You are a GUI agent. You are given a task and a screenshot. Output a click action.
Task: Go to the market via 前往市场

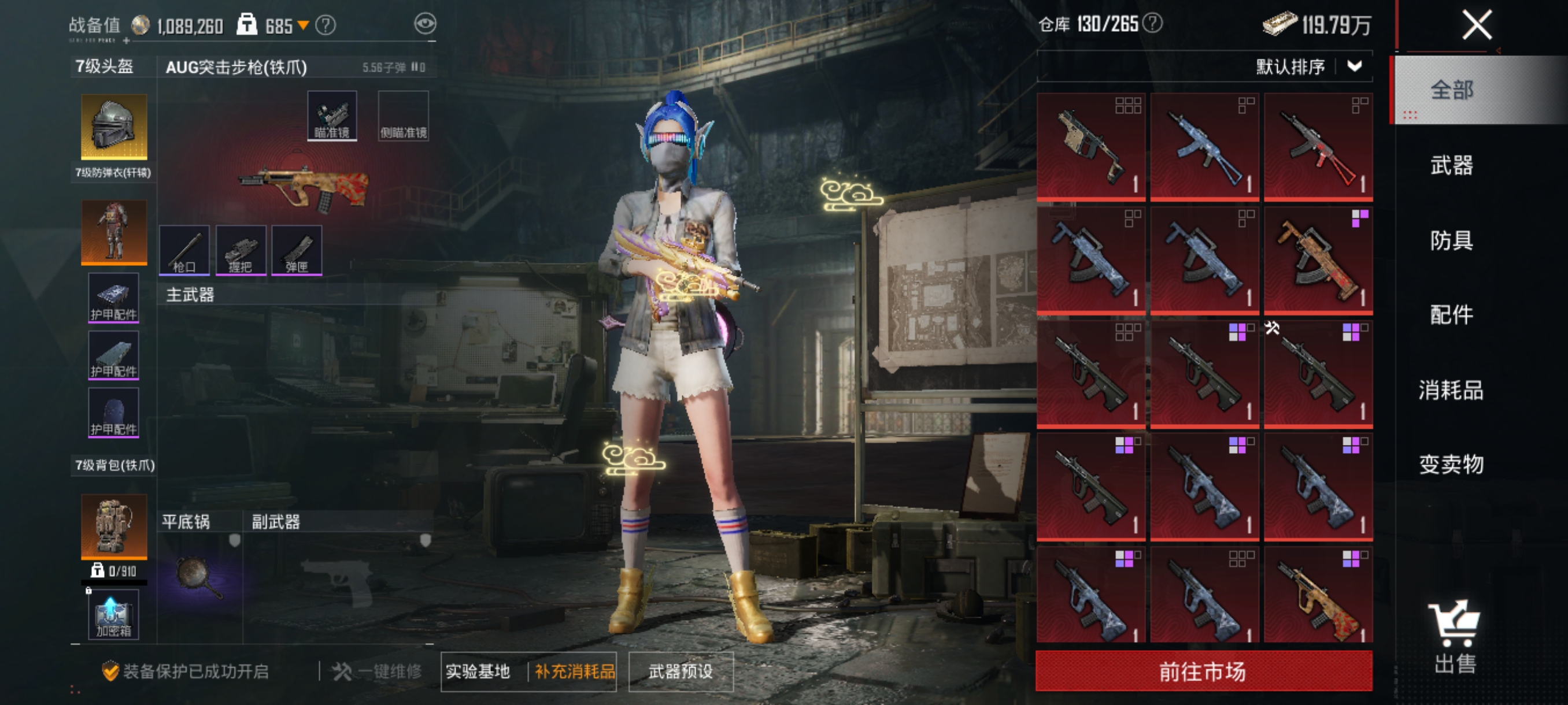(x=1203, y=671)
